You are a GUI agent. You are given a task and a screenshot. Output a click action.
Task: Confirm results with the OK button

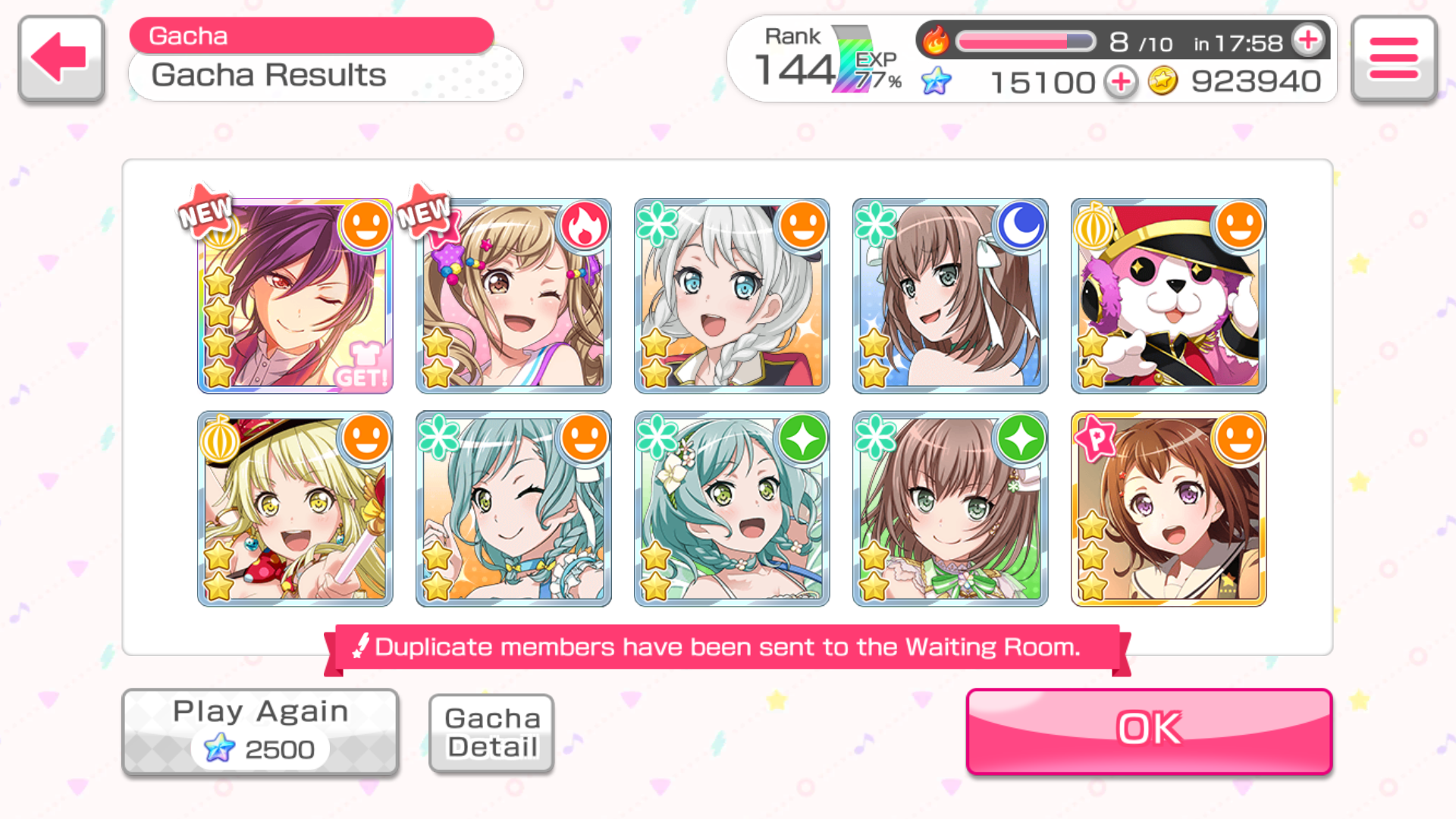pyautogui.click(x=1149, y=730)
